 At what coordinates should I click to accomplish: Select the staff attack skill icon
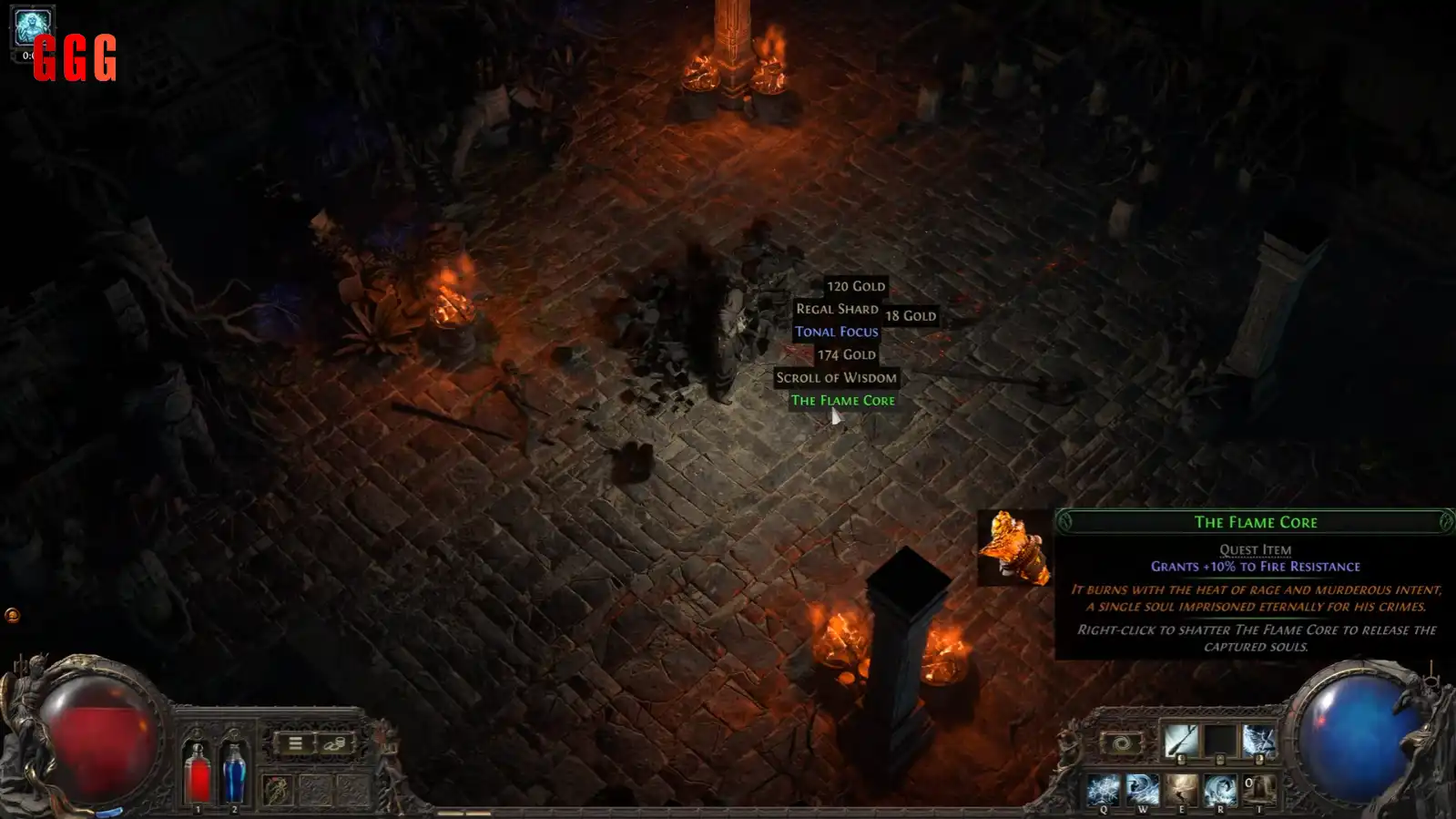point(1181,741)
